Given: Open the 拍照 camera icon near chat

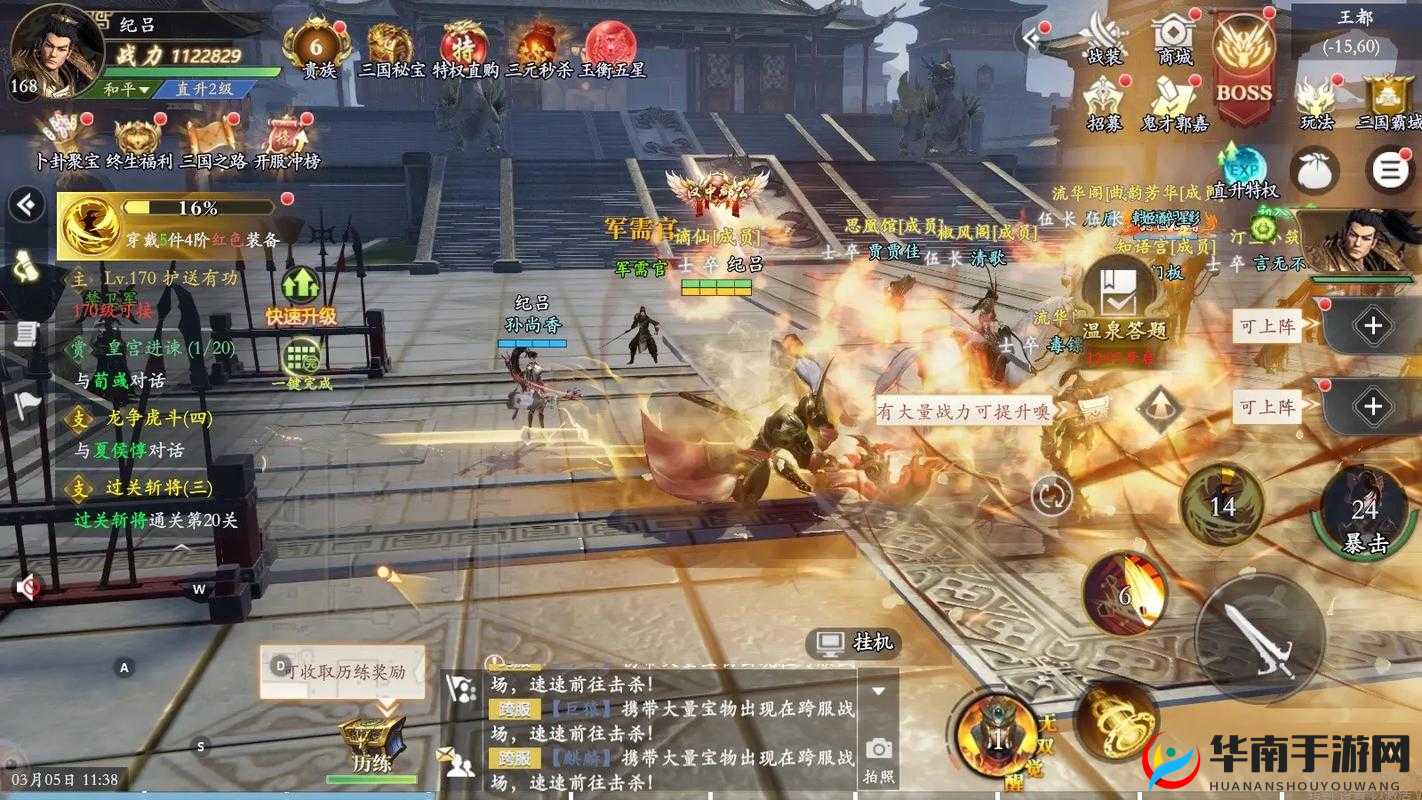Looking at the screenshot, I should point(879,758).
